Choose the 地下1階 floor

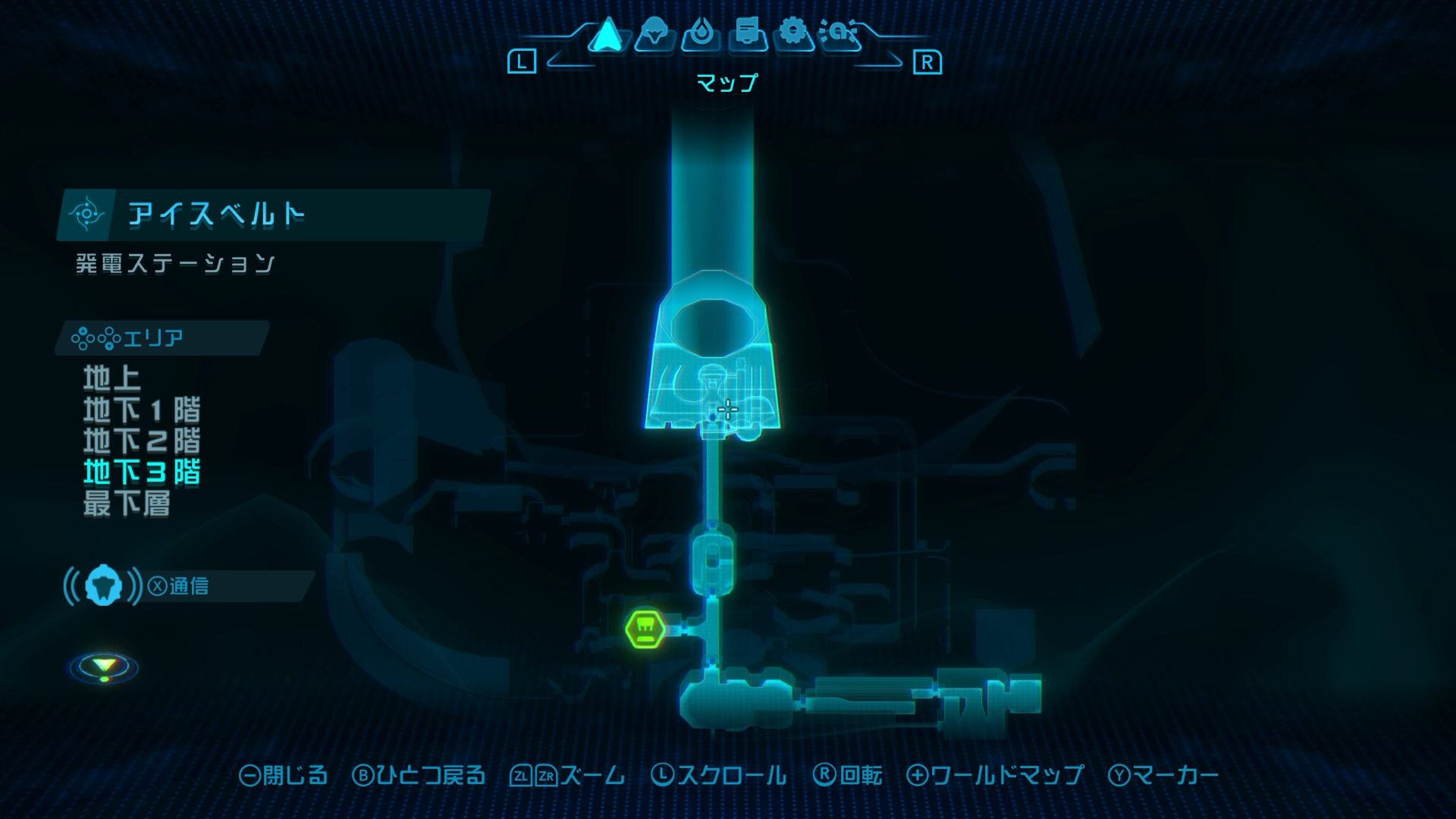142,410
